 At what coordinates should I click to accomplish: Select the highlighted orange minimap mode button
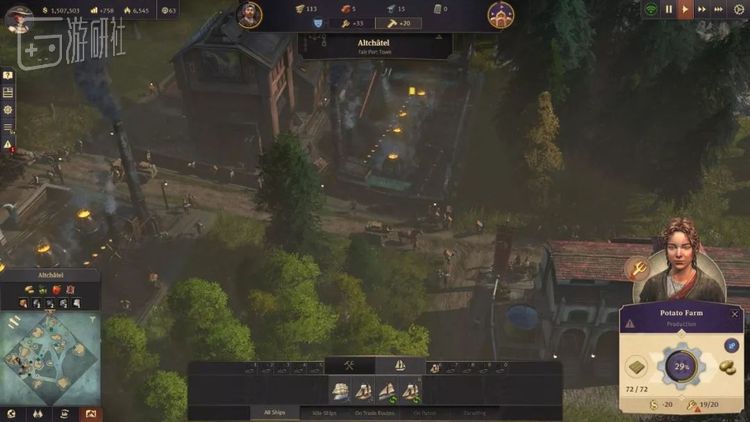click(x=91, y=413)
